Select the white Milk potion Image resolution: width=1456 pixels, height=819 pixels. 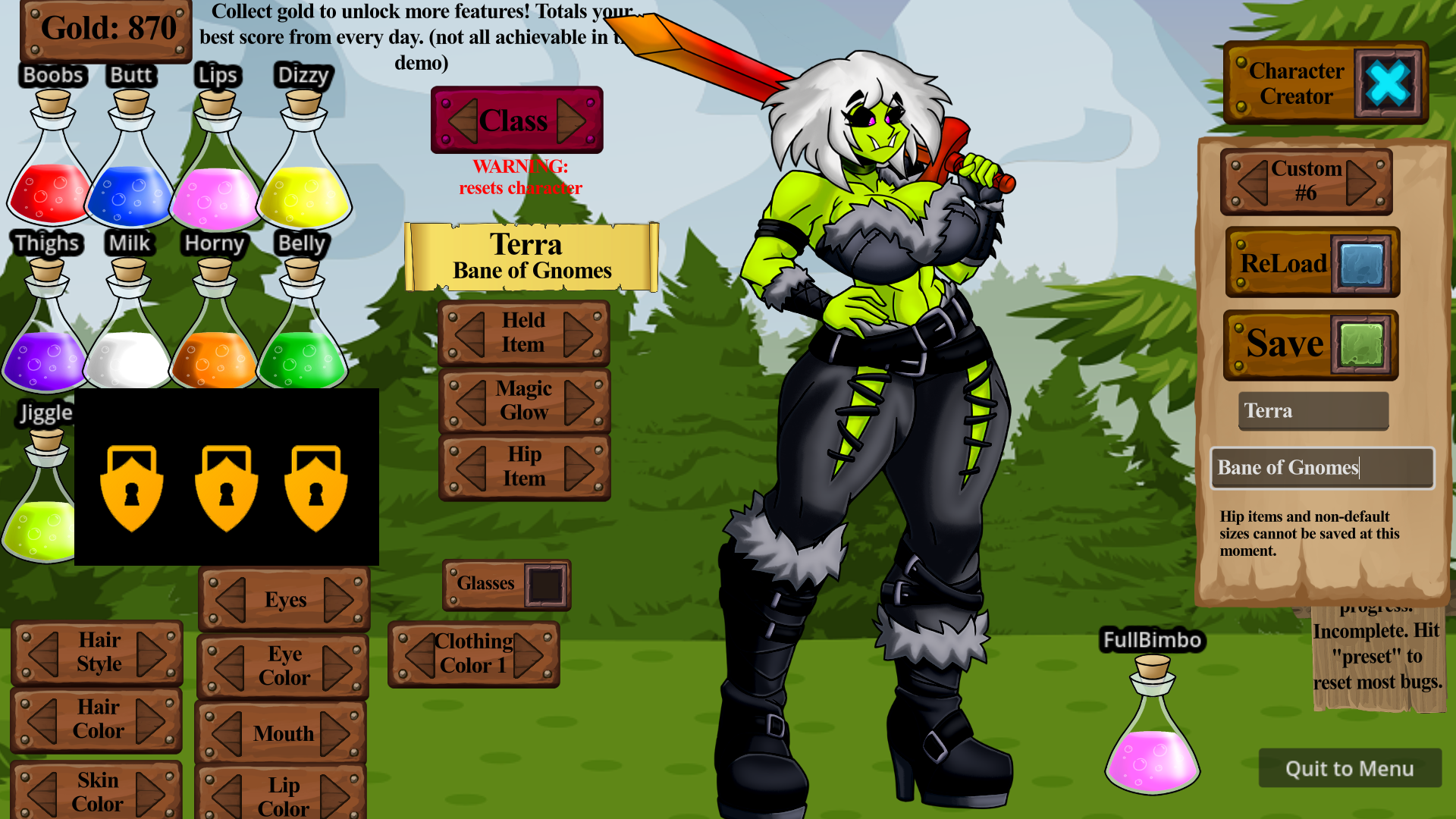(129, 360)
